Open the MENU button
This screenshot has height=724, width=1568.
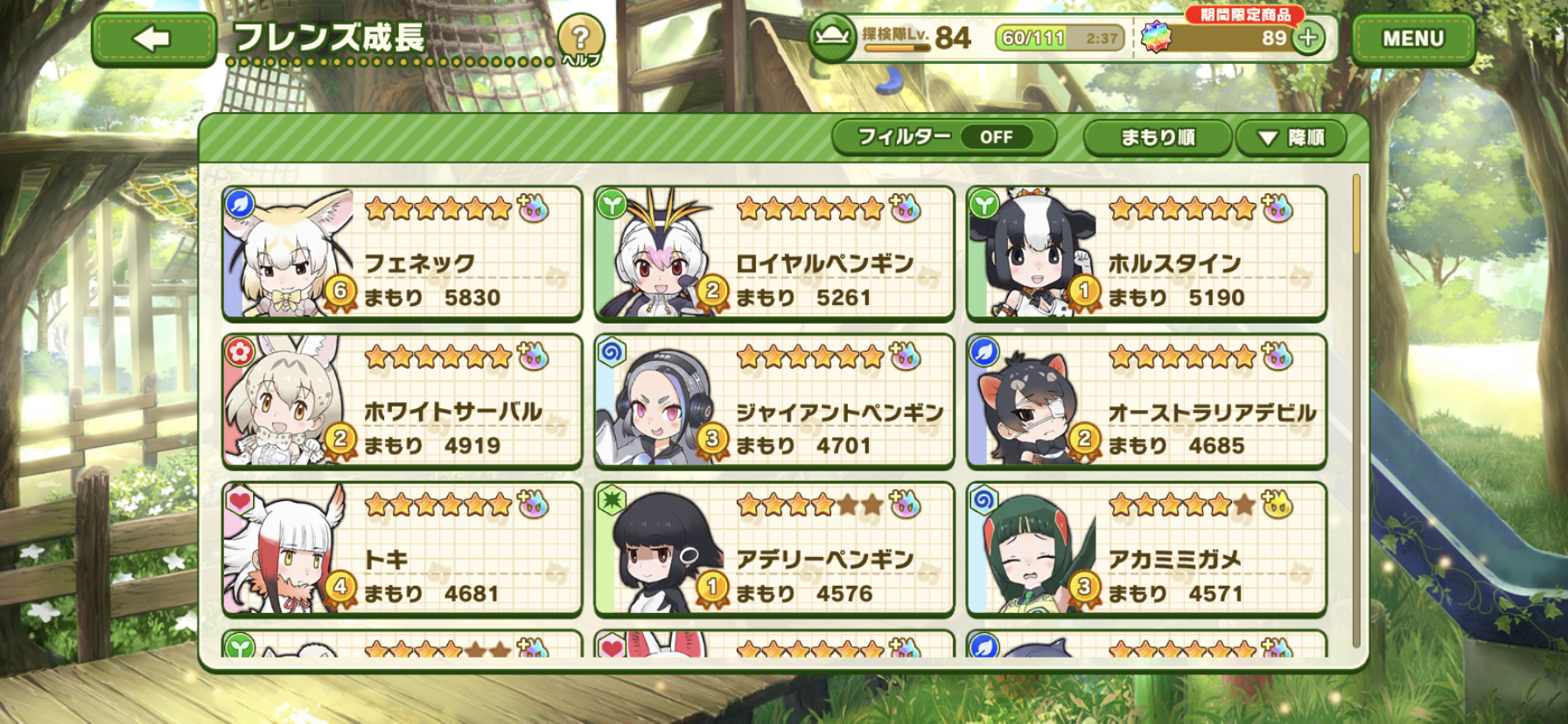pyautogui.click(x=1412, y=39)
